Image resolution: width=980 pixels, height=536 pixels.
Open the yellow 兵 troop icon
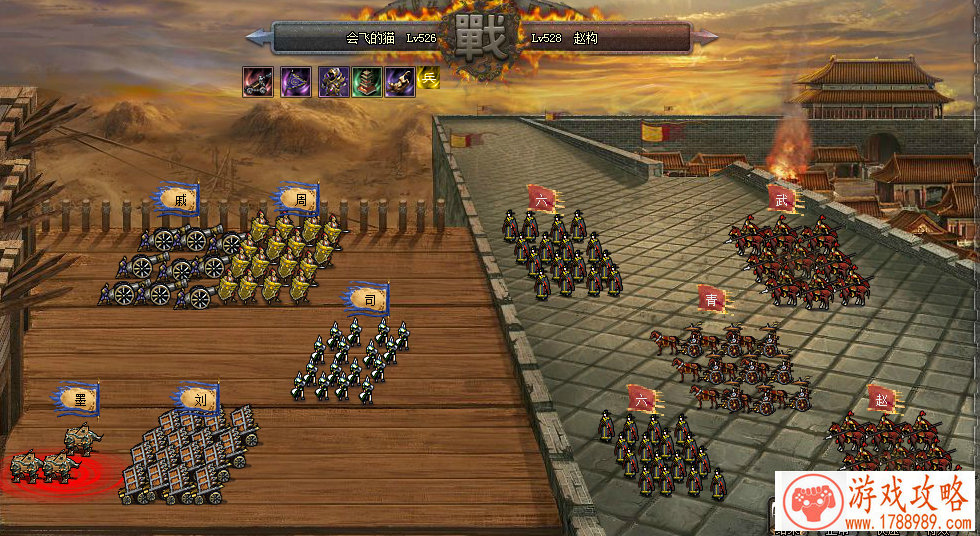pos(430,78)
